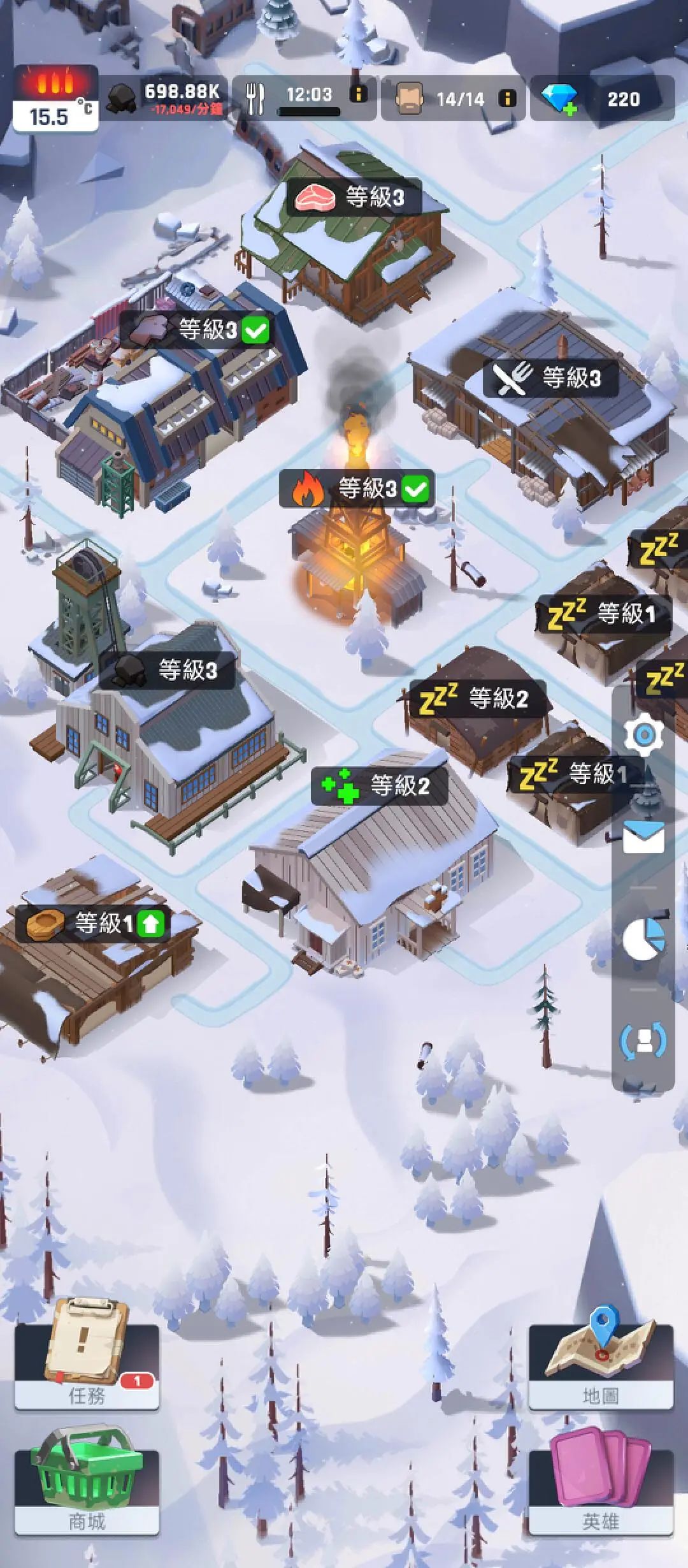Select the coal mine 等級3 label
The image size is (688, 1568).
coord(167,671)
